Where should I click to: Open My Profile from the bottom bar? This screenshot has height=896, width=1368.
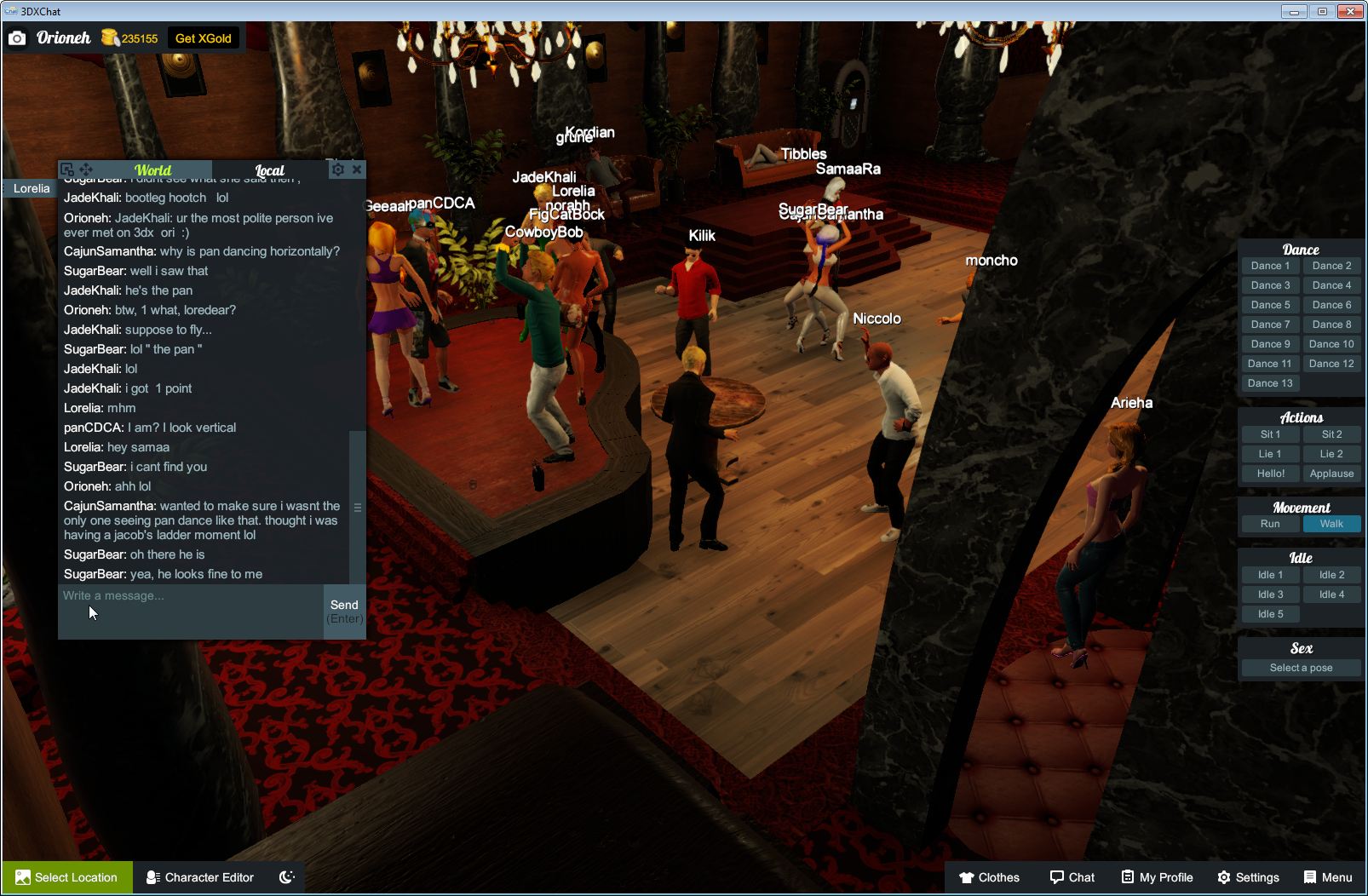click(1156, 877)
